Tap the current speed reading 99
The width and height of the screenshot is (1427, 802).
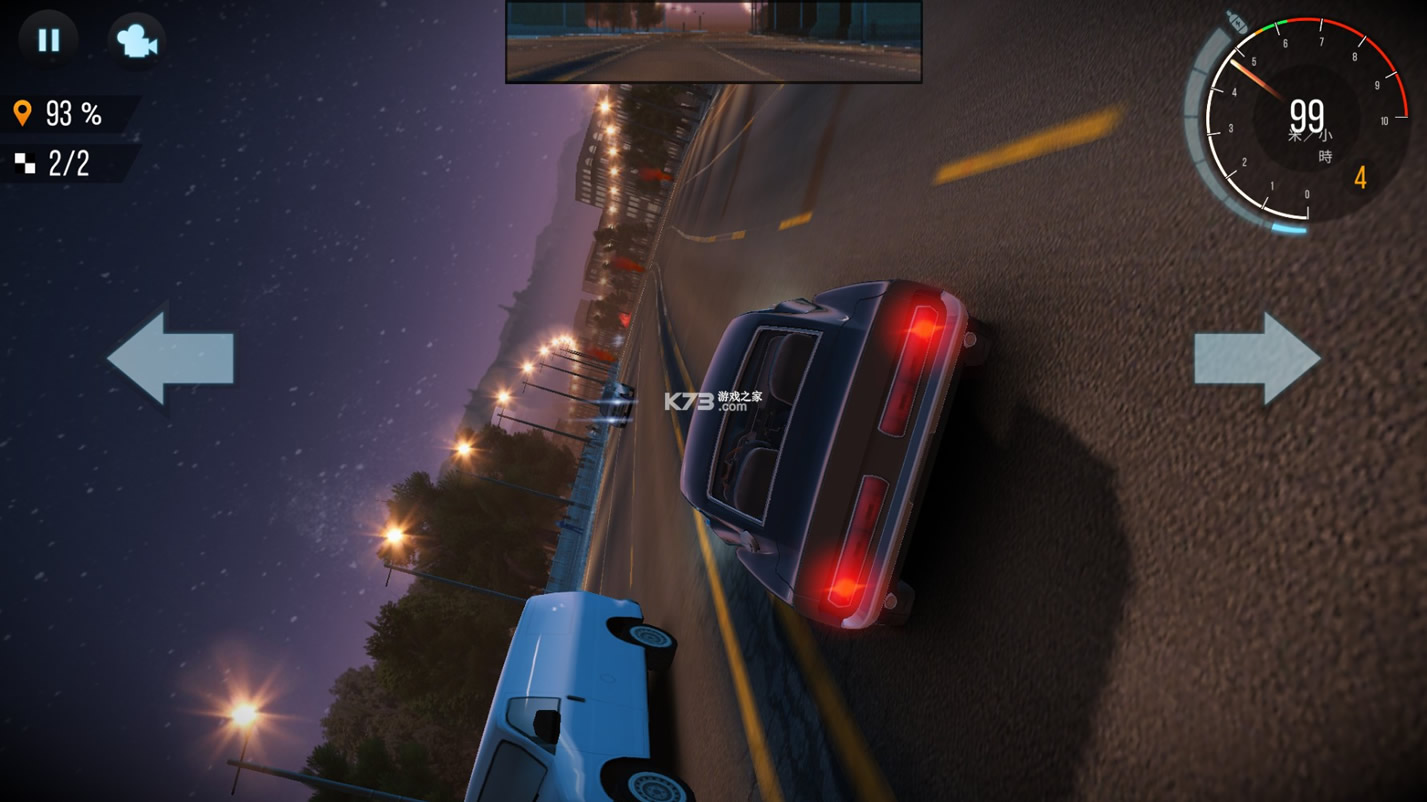pos(1307,114)
